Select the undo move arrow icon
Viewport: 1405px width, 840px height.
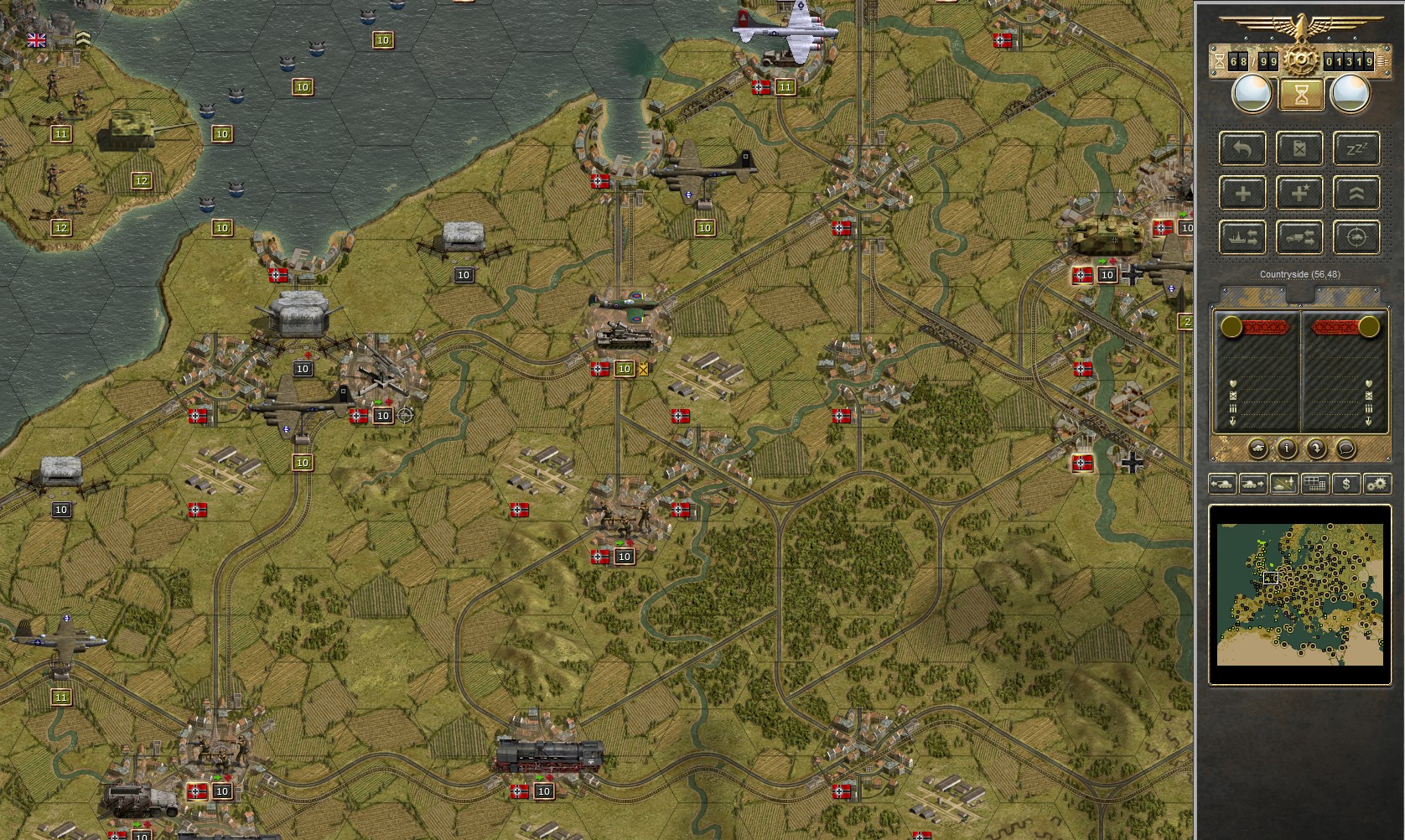tap(1242, 148)
